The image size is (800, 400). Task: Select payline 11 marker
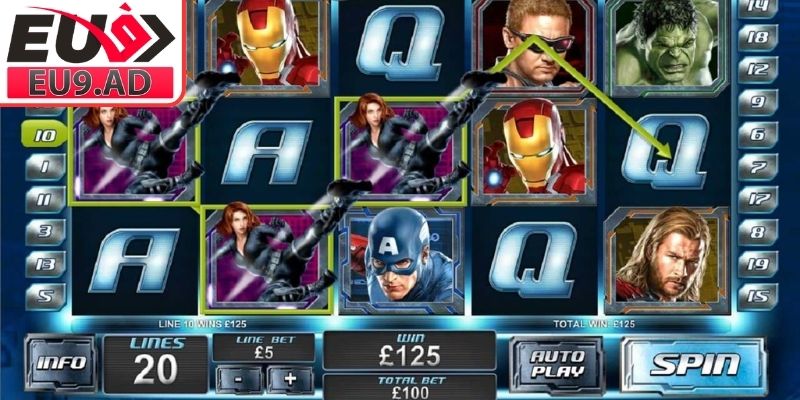pos(45,199)
